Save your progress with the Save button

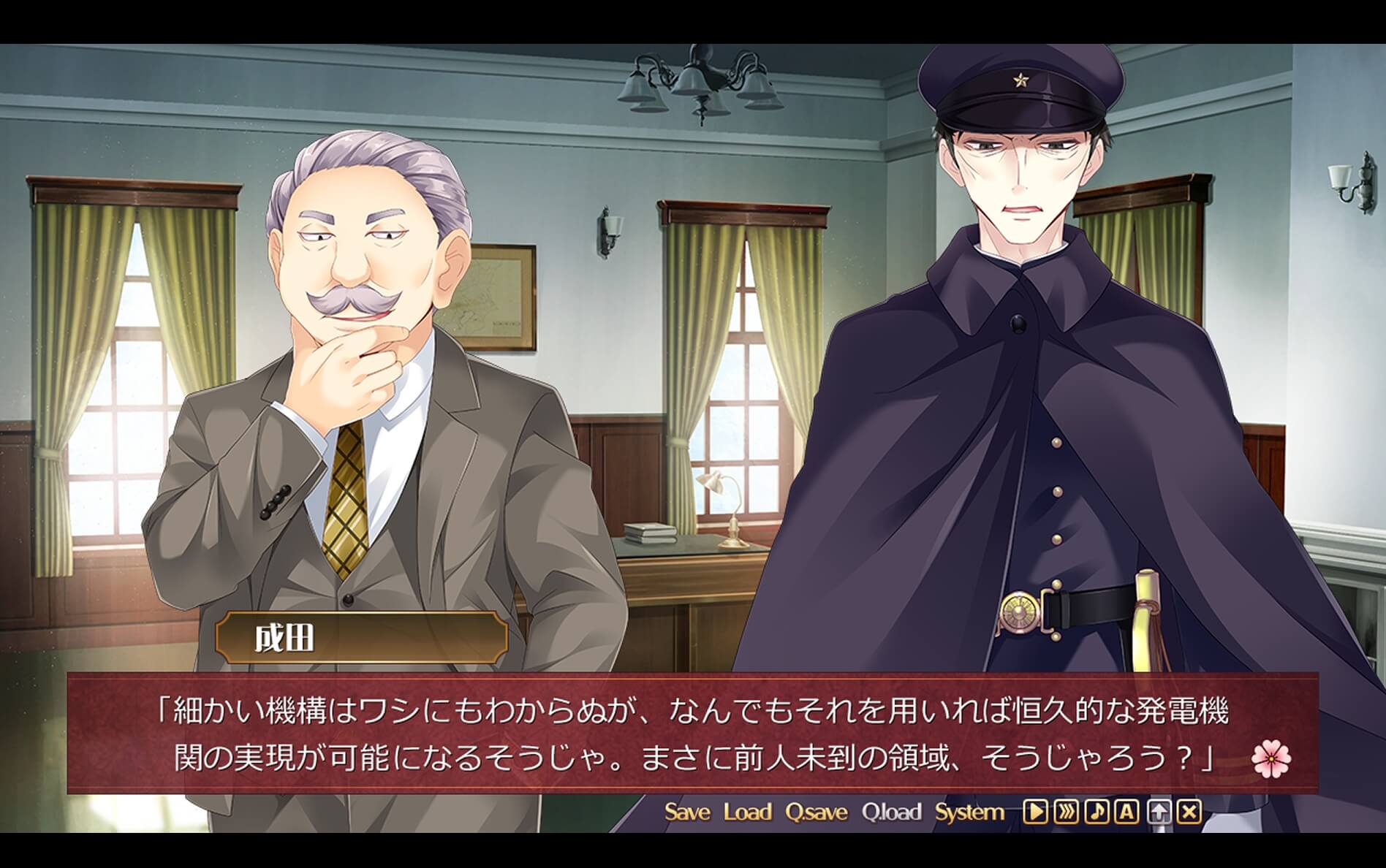click(688, 810)
